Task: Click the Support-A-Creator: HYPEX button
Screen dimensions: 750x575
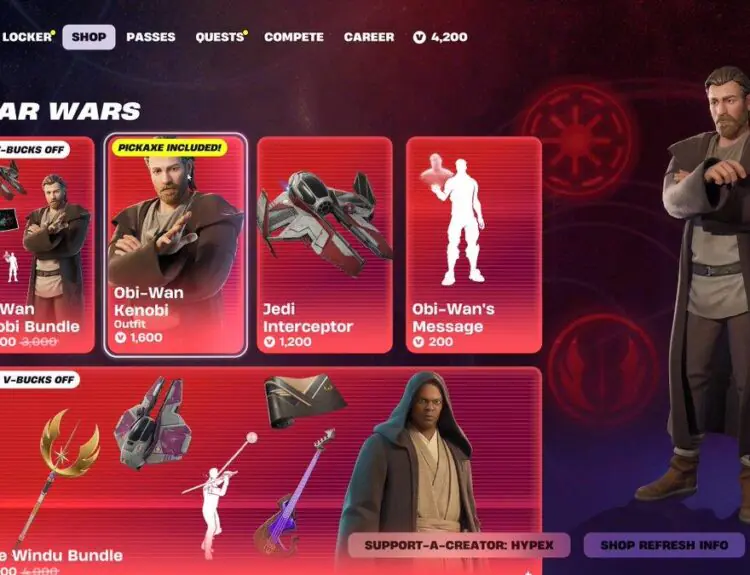Action: click(x=459, y=545)
